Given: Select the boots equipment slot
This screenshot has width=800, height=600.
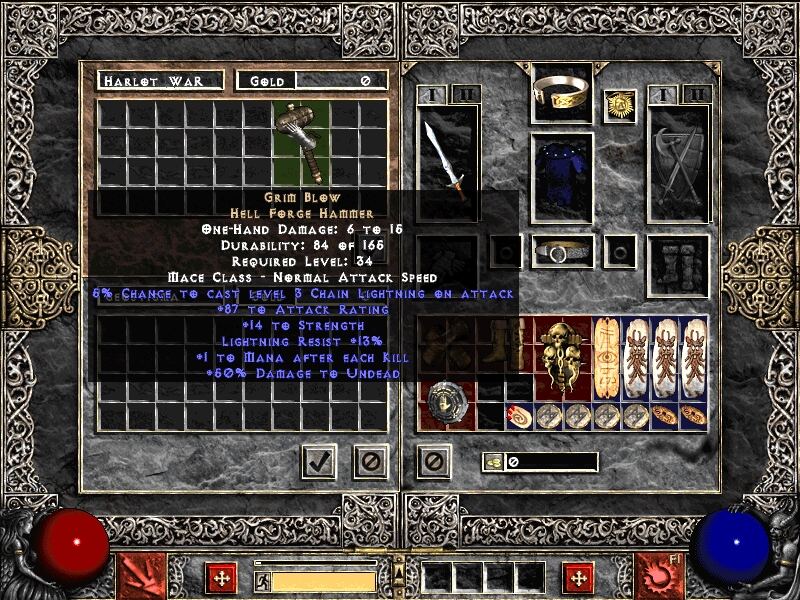Looking at the screenshot, I should tap(679, 266).
